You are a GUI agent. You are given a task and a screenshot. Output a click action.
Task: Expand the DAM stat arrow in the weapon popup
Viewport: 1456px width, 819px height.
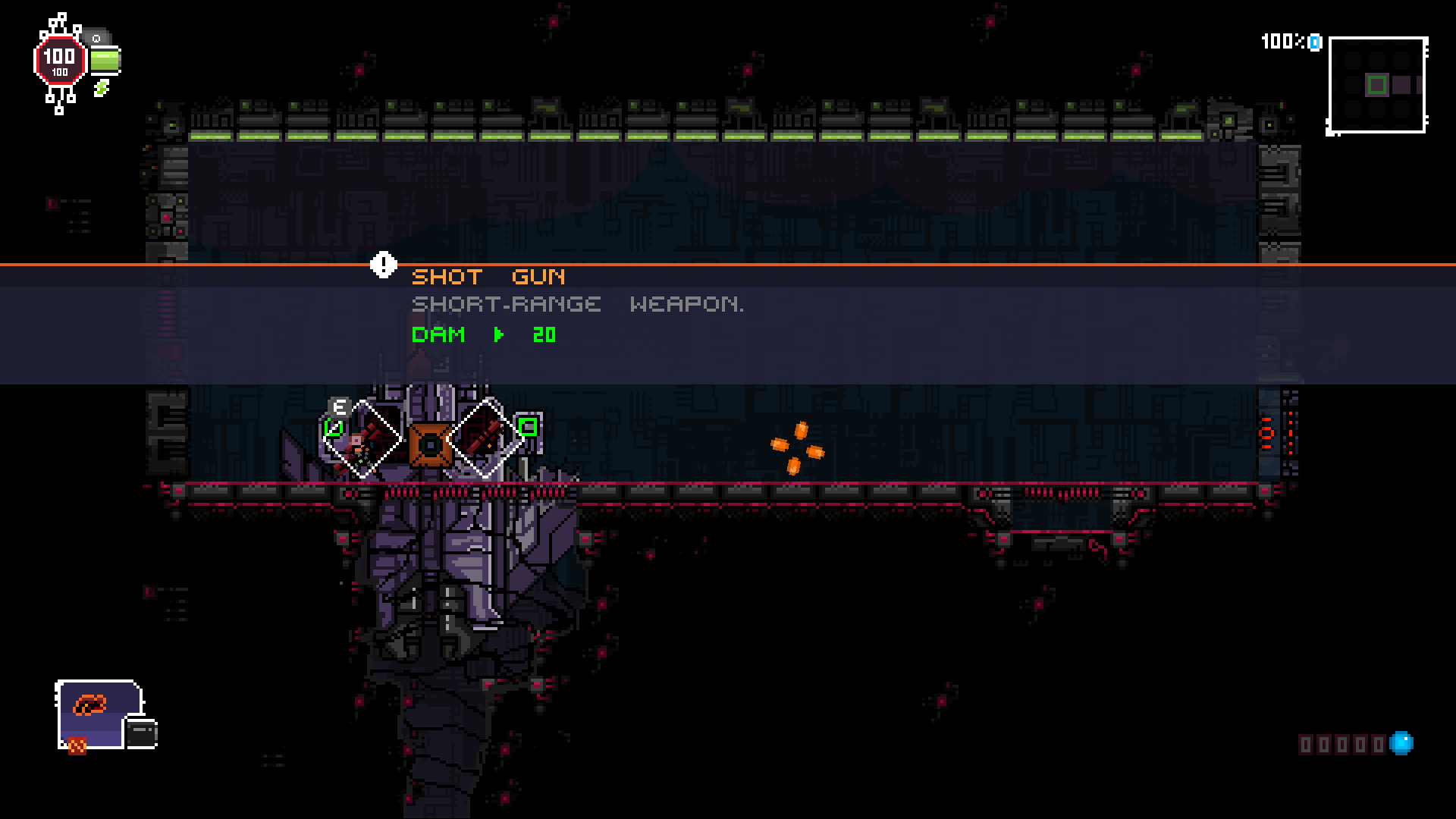point(498,335)
